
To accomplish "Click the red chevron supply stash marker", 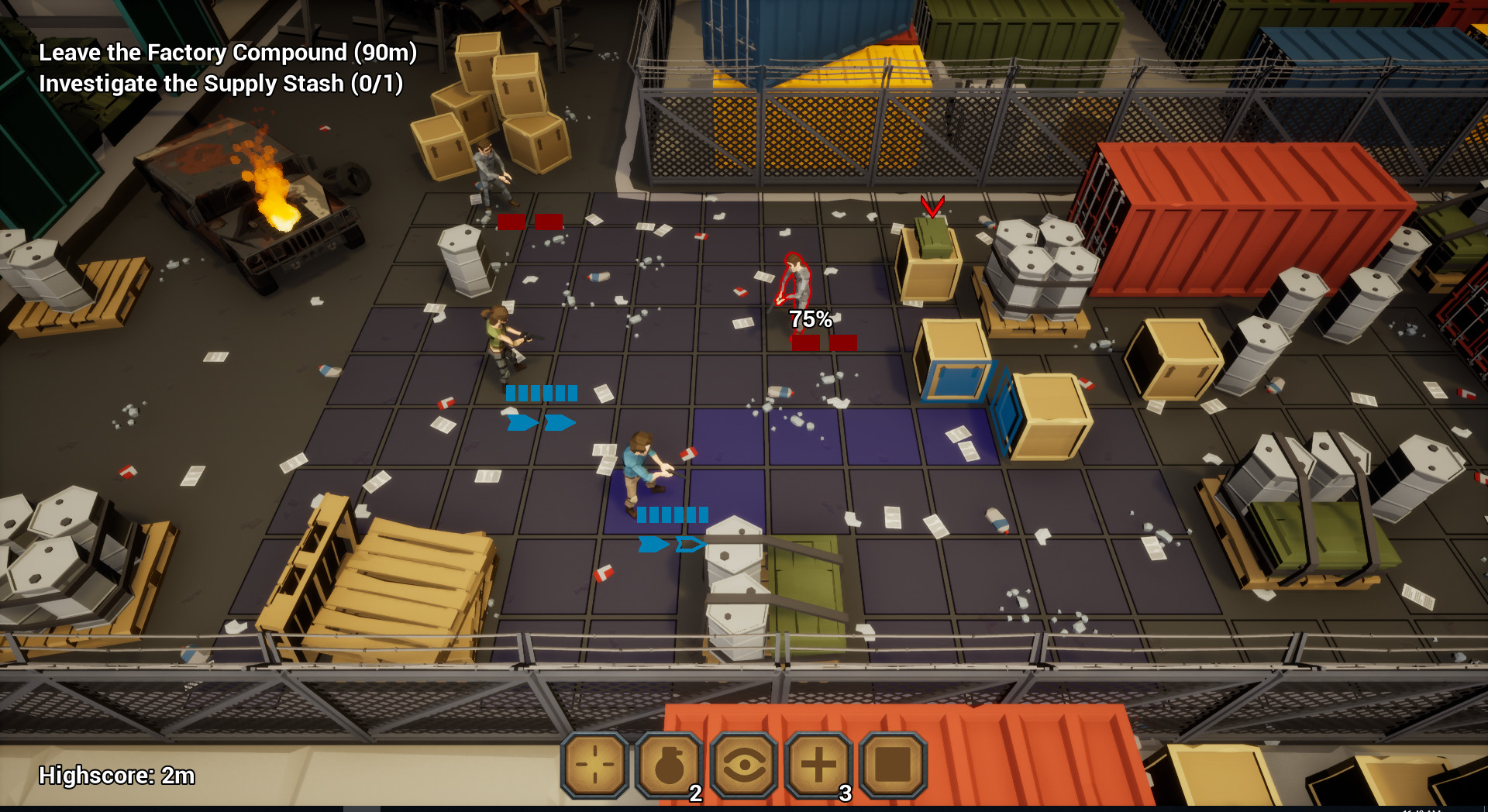I will 932,207.
